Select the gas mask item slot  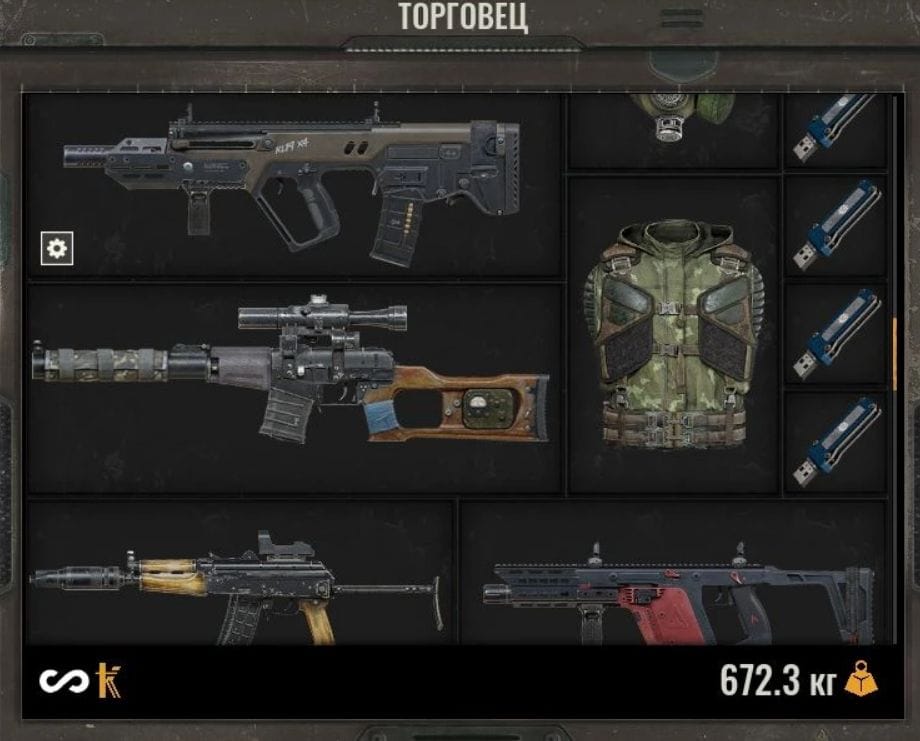(673, 128)
